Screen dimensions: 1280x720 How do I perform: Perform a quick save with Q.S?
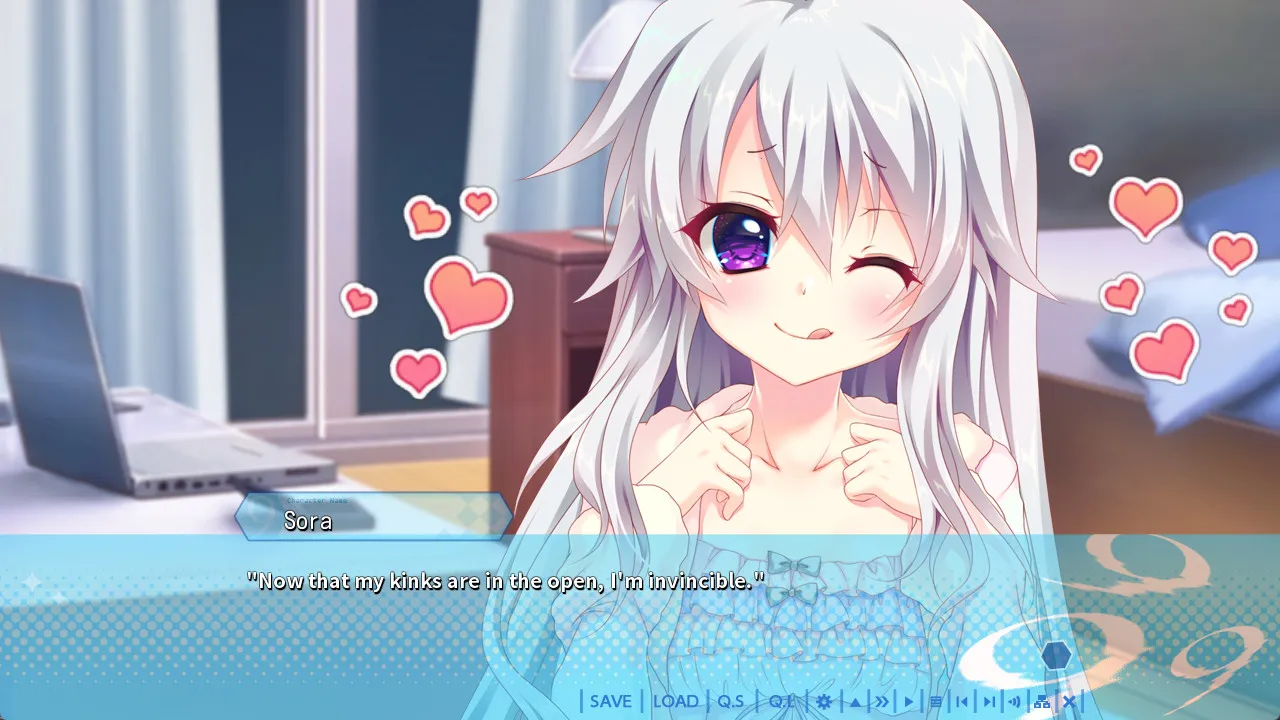click(x=731, y=702)
